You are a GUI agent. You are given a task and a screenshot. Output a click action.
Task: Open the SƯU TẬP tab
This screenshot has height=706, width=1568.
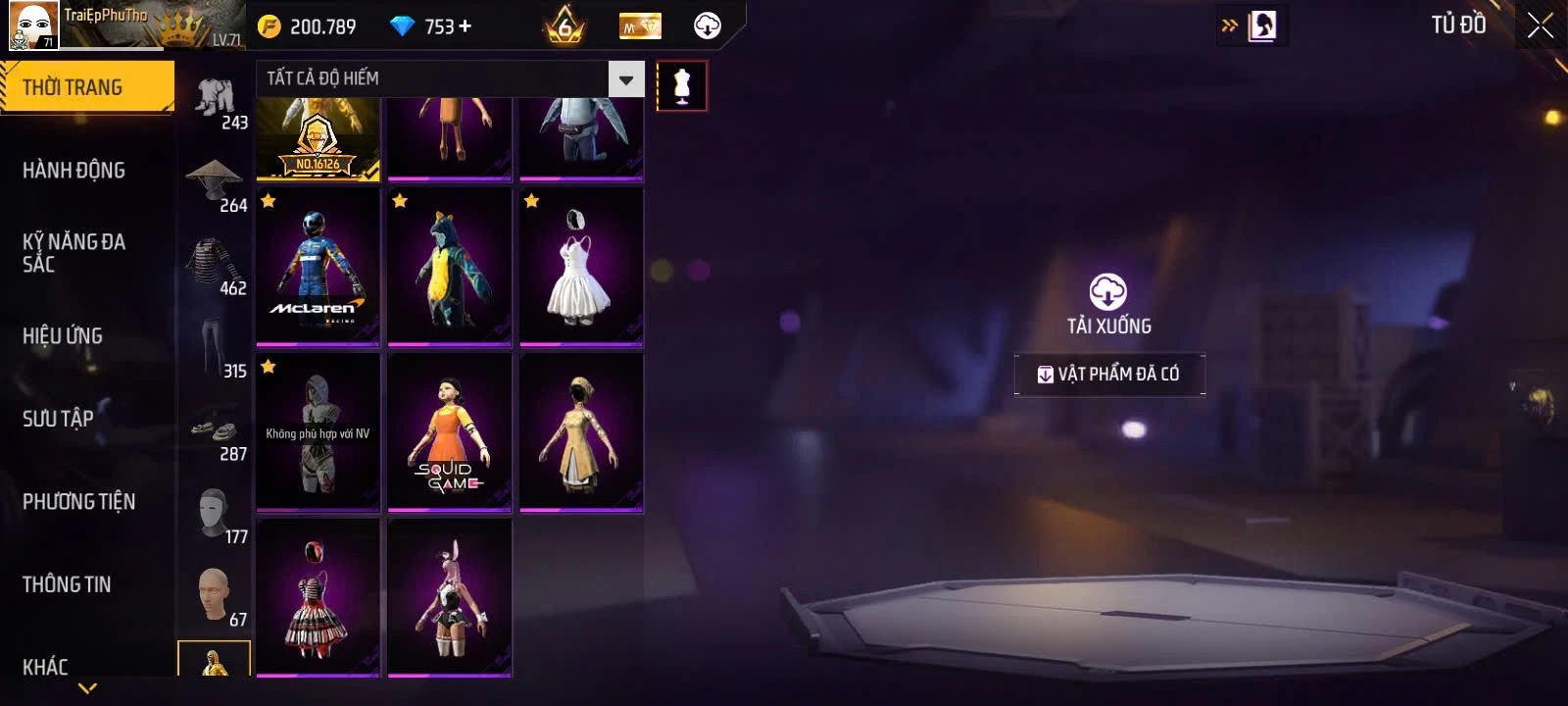[x=58, y=419]
